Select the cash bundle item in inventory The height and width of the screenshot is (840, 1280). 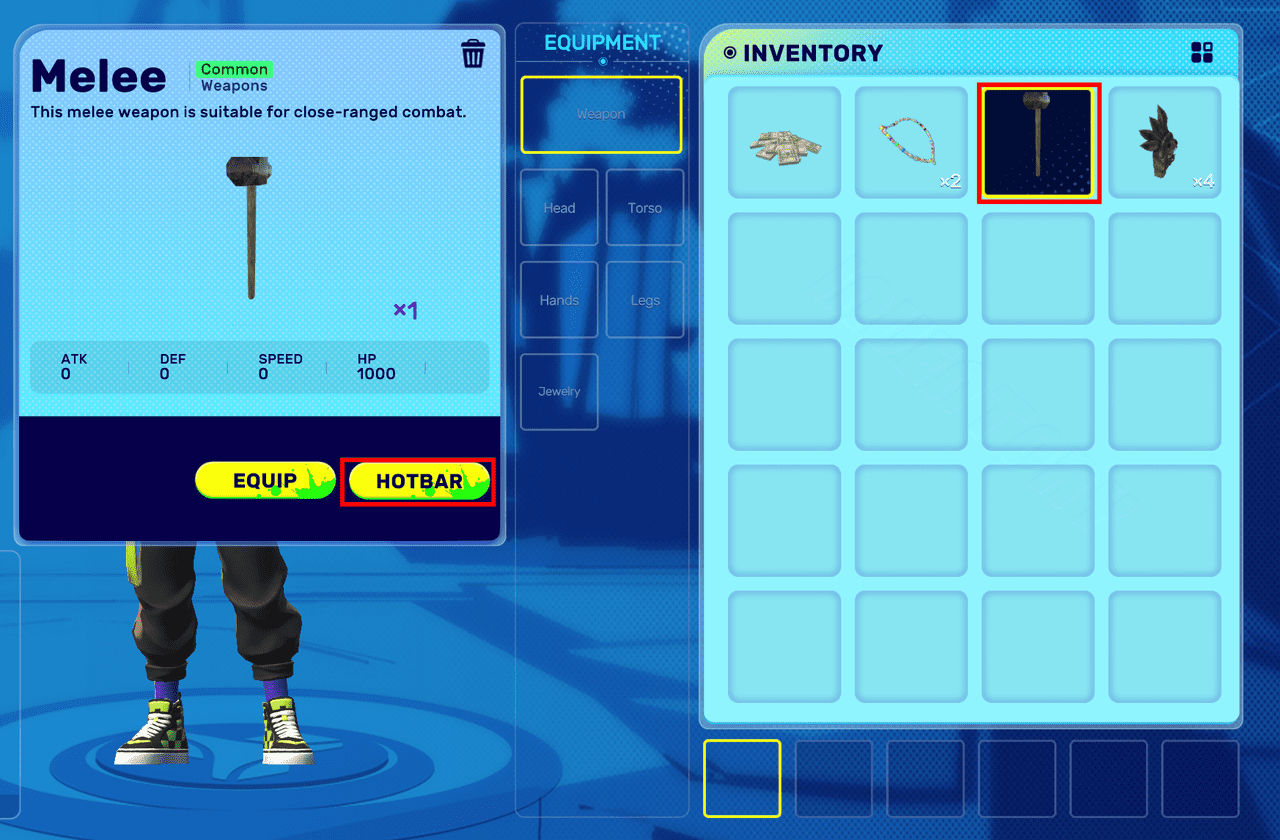point(784,142)
